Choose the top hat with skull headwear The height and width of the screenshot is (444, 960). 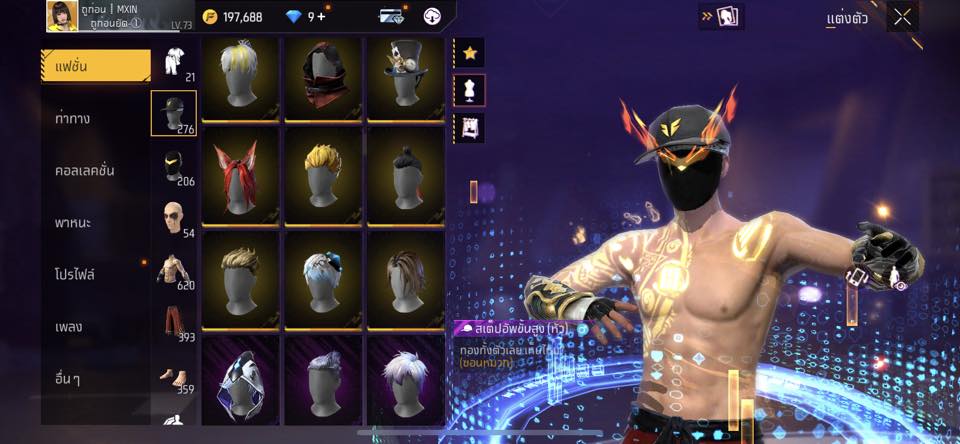pyautogui.click(x=405, y=77)
